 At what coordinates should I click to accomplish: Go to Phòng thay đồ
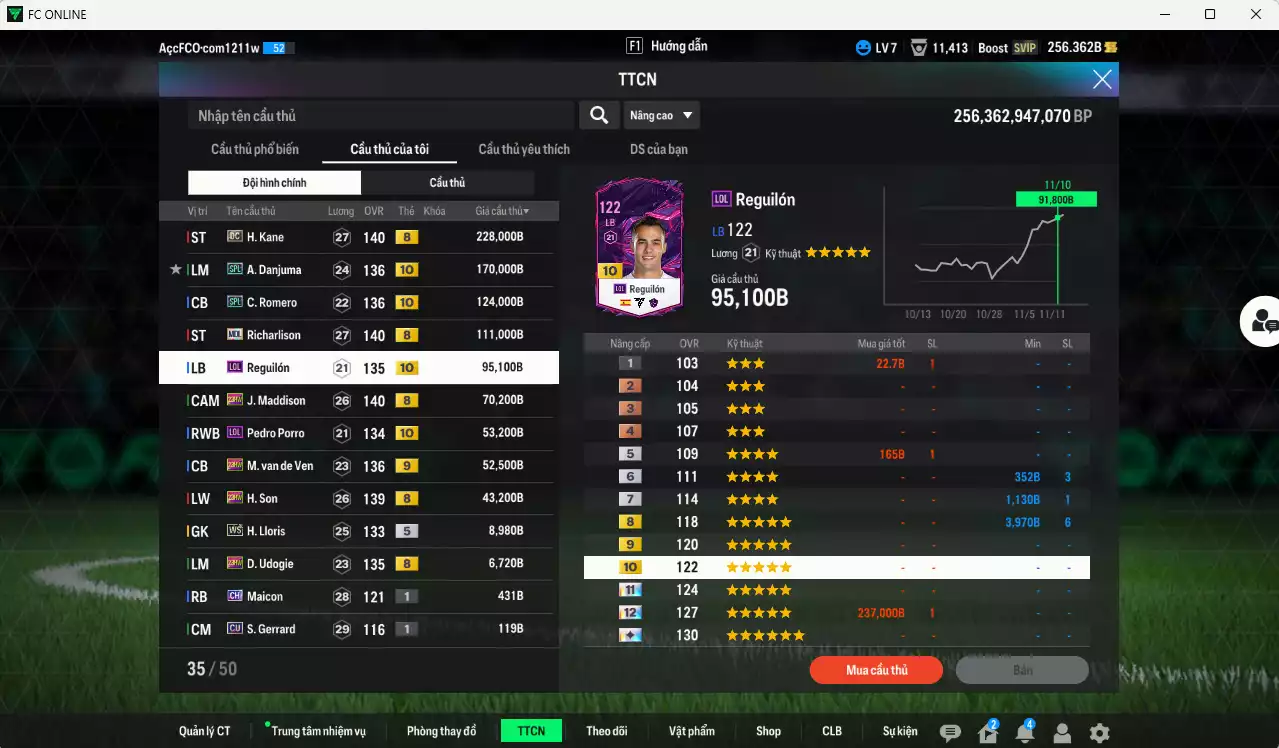441,731
